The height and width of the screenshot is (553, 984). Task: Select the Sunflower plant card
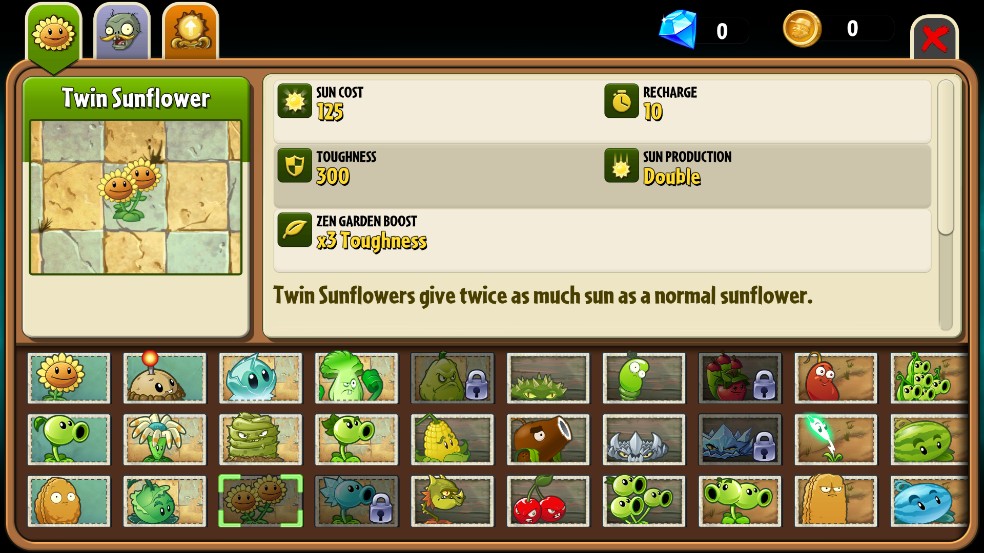point(69,378)
